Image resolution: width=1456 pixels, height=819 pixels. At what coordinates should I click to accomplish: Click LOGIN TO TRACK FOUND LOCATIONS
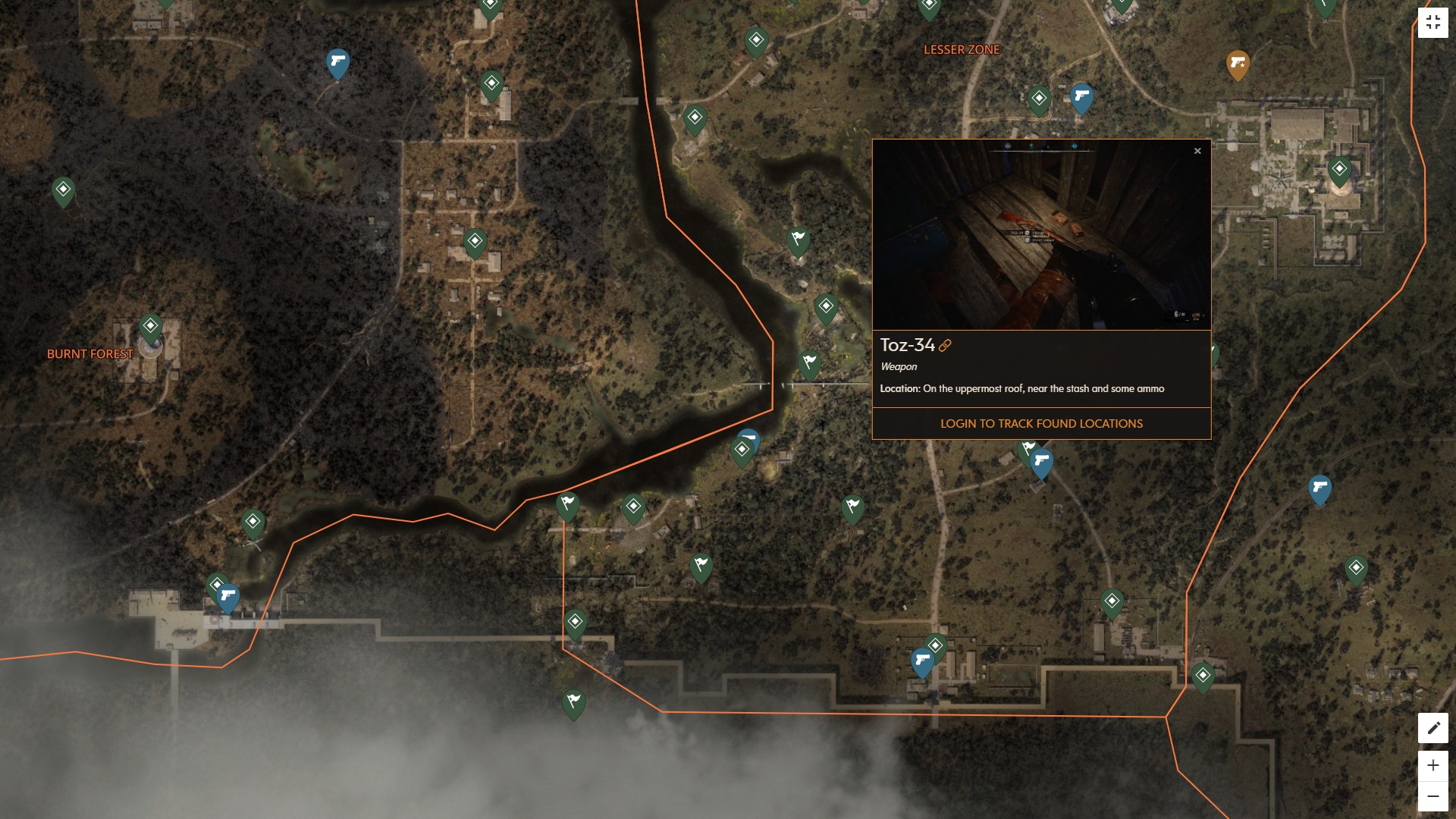click(1042, 423)
